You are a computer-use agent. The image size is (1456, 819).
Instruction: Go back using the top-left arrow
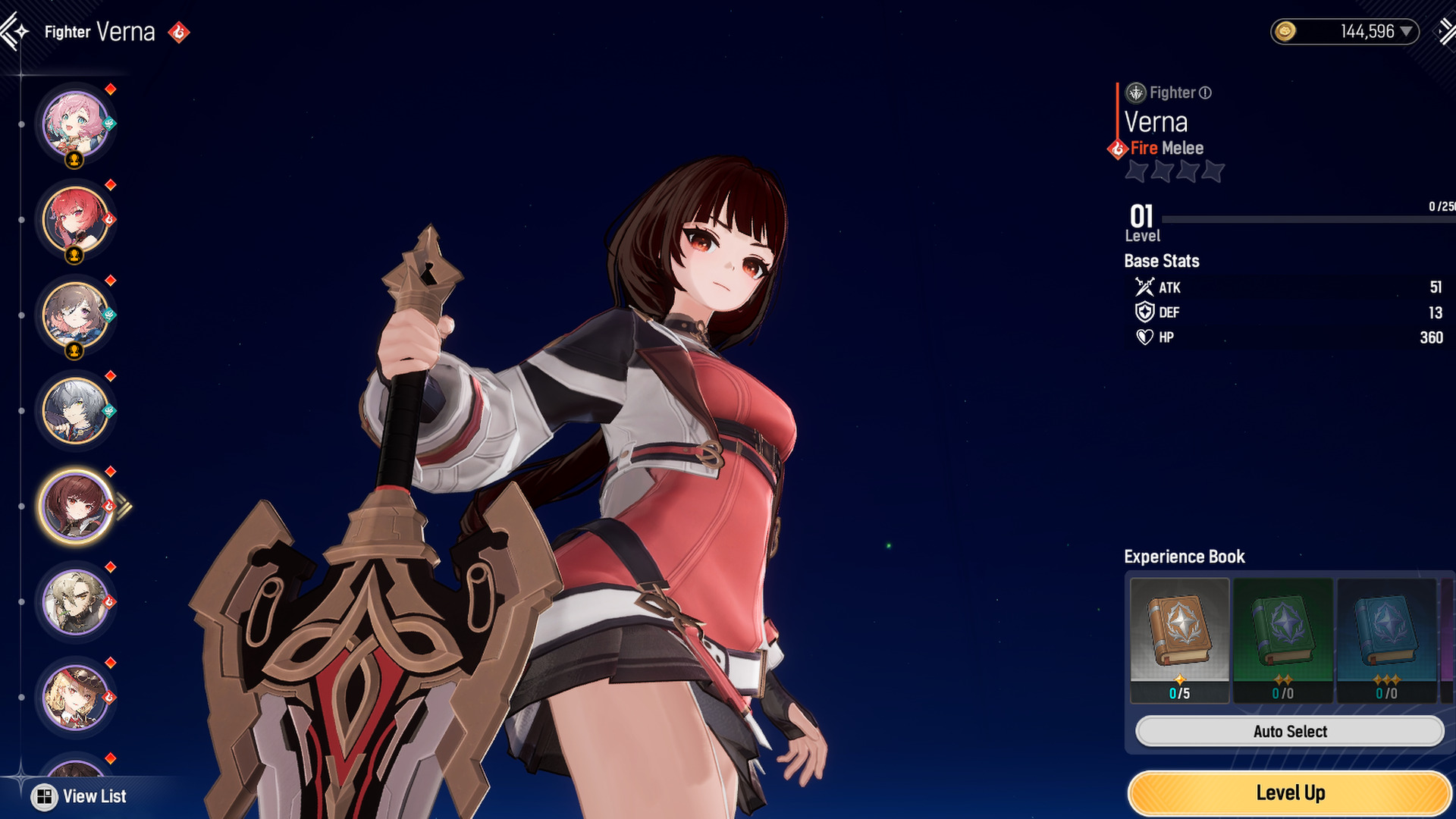(14, 32)
